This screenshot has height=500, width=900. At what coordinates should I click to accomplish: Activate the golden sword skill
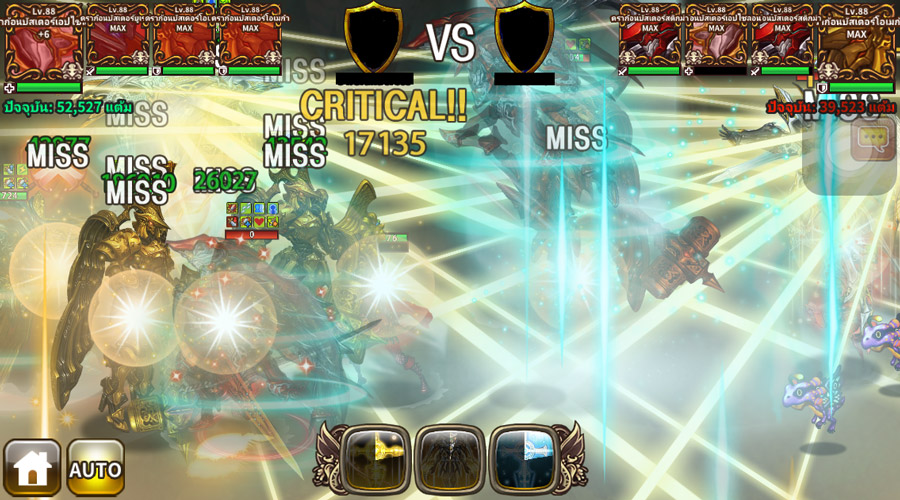coord(375,459)
